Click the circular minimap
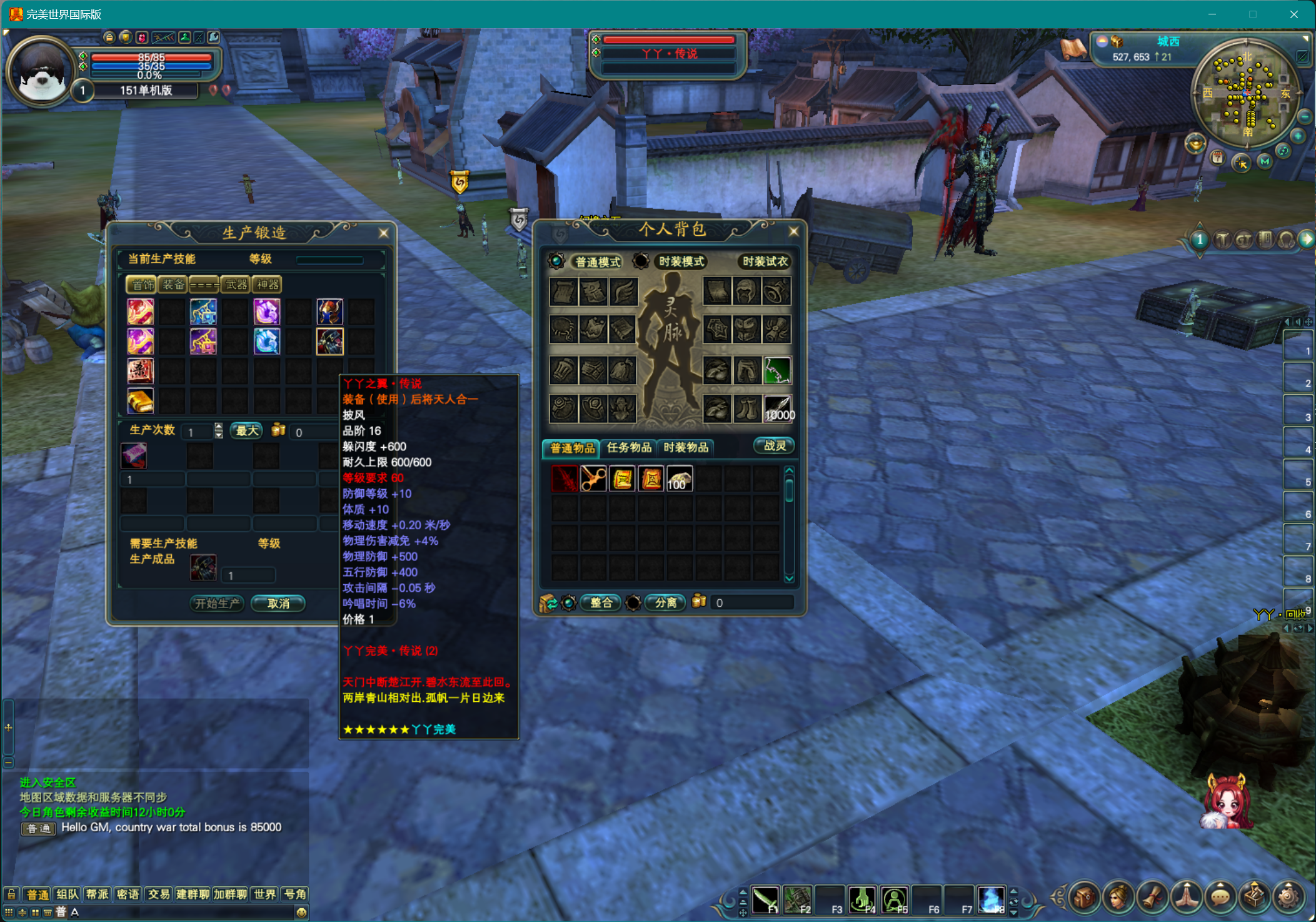The height and width of the screenshot is (922, 1316). [1245, 94]
